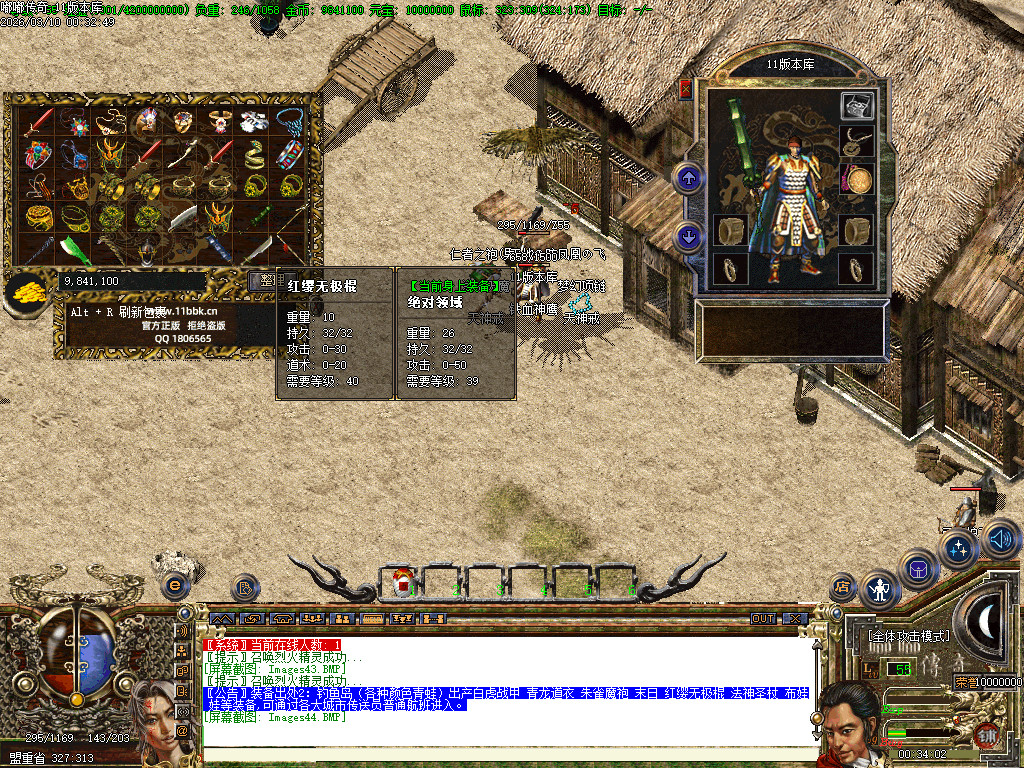Viewport: 1024px width, 768px height.
Task: Click the X button beside OUT
Action: (794, 619)
